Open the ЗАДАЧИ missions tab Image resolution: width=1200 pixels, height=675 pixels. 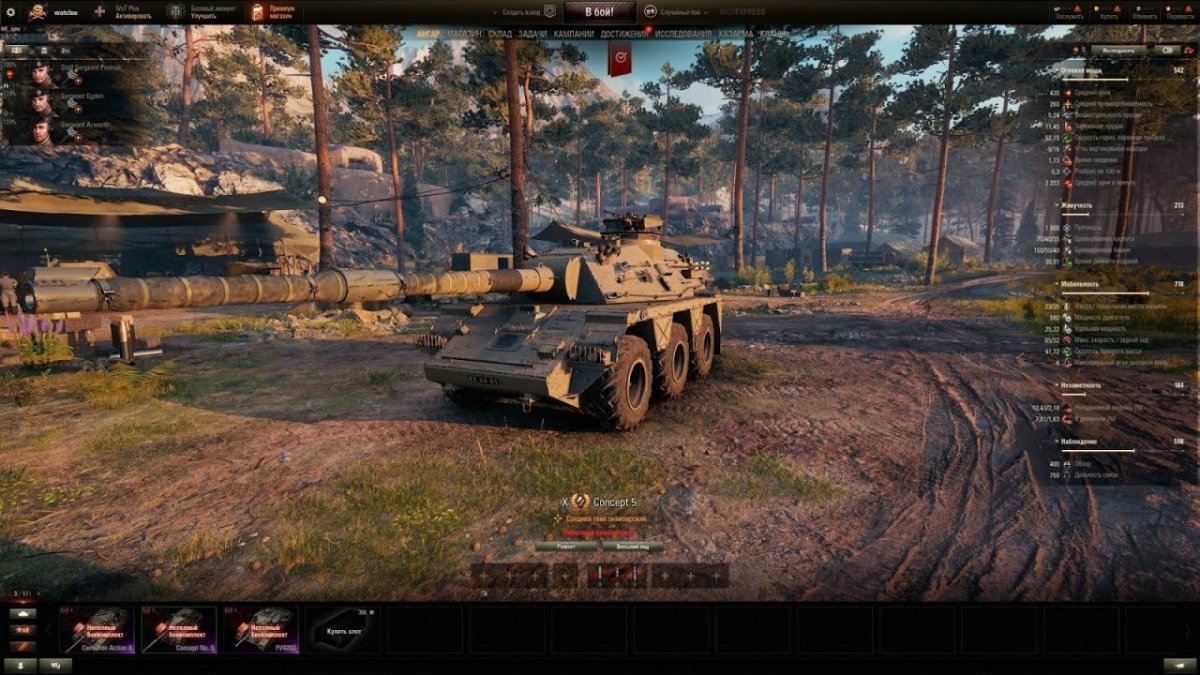tap(533, 34)
